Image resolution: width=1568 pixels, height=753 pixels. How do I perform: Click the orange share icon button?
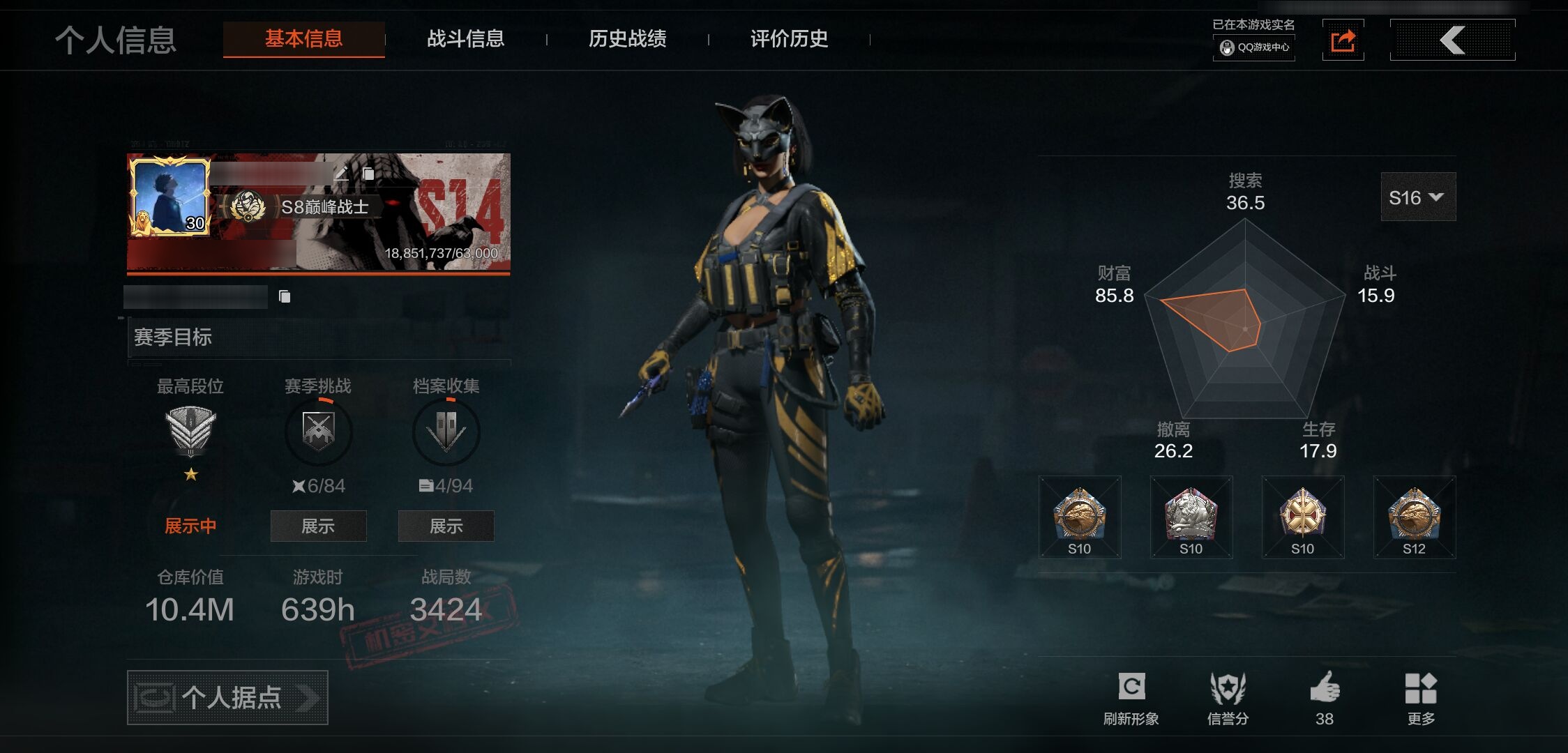(1343, 40)
